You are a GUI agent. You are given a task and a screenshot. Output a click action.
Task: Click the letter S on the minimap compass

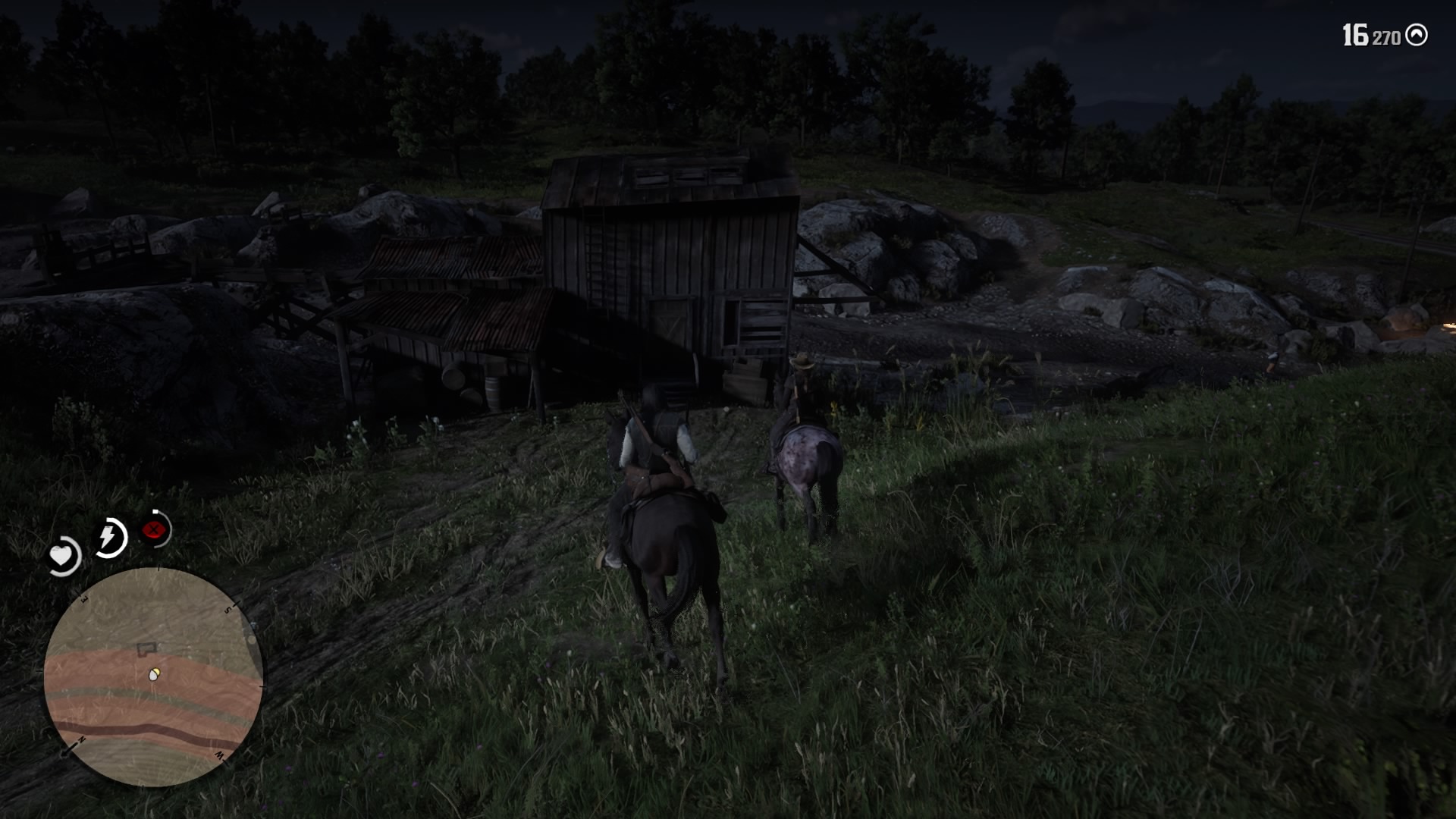227,608
